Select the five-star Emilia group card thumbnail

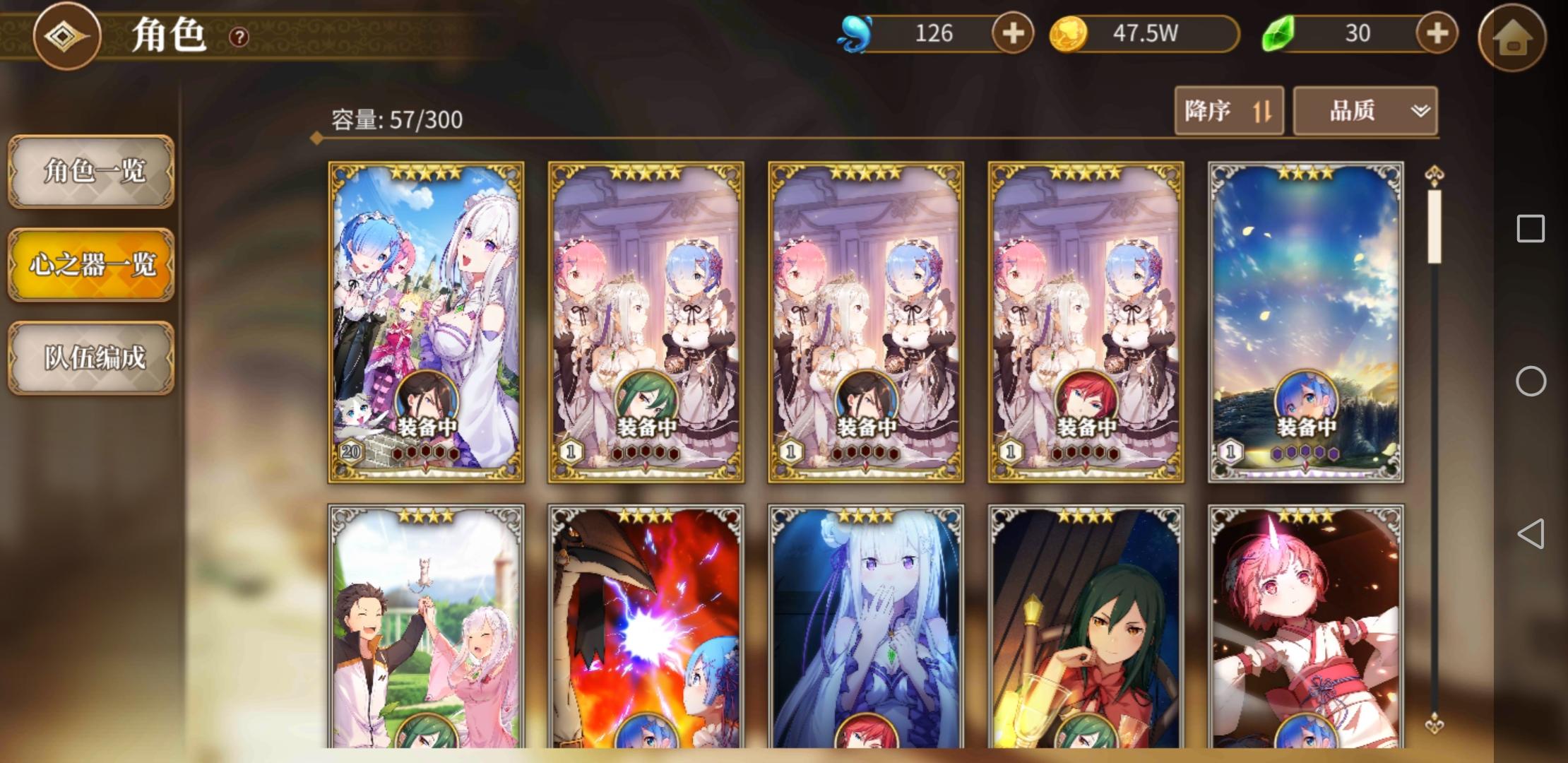click(426, 321)
